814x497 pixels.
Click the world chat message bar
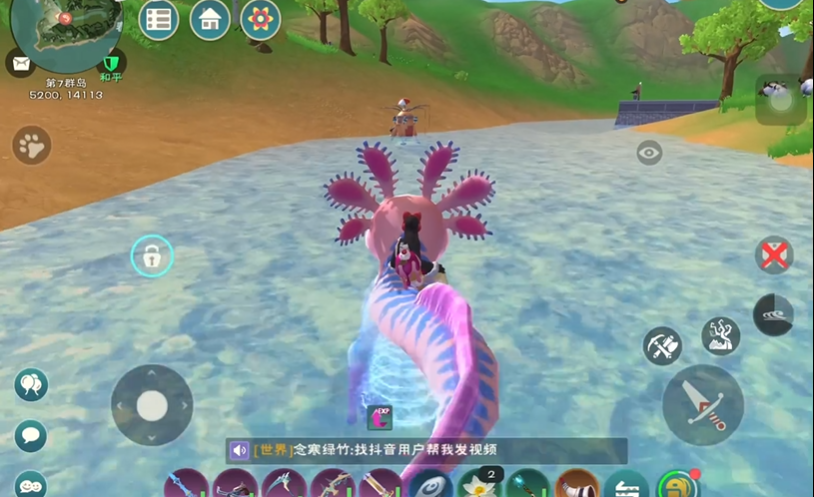pyautogui.click(x=427, y=451)
